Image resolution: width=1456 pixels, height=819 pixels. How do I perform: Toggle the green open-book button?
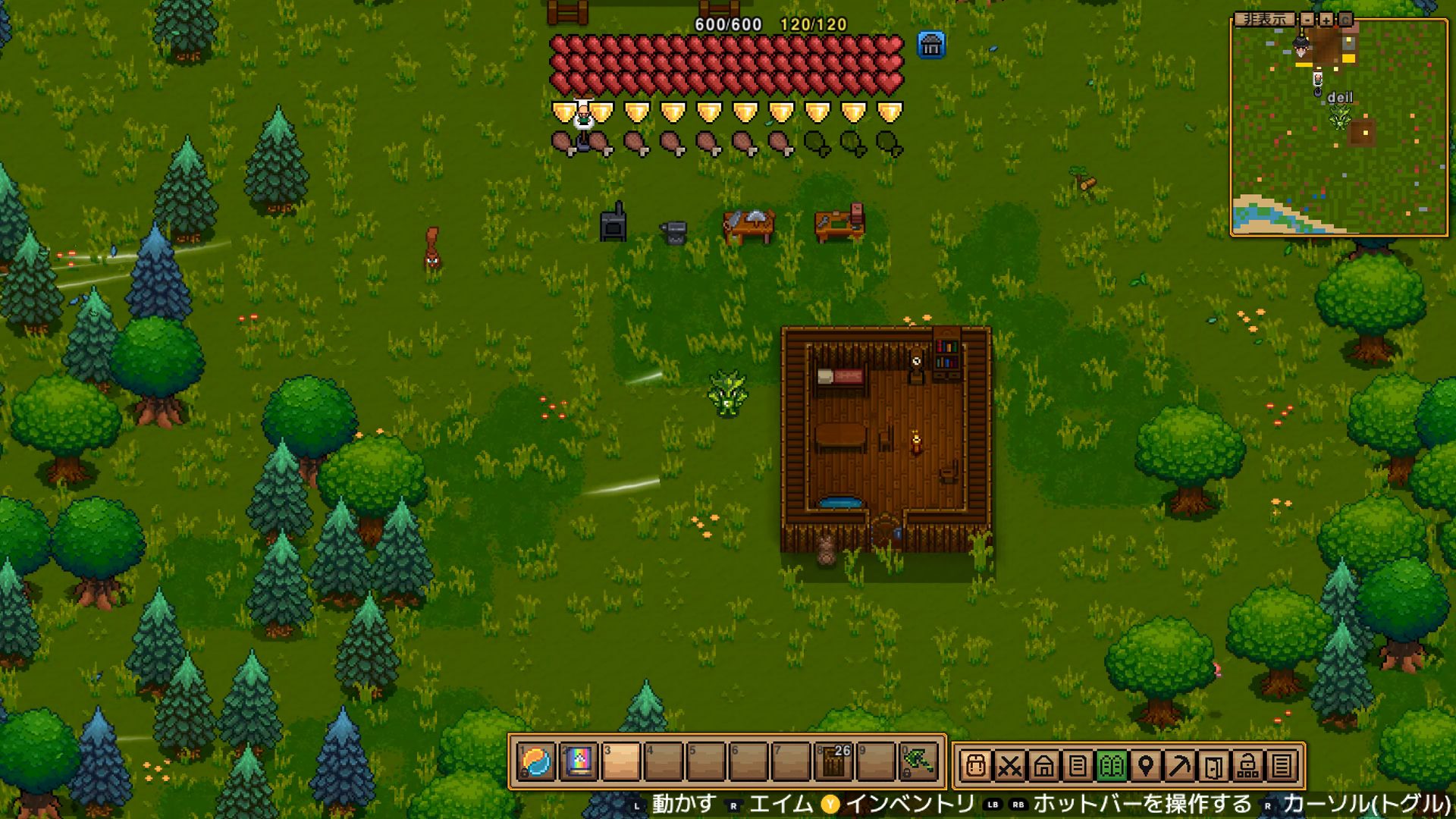[x=1112, y=766]
